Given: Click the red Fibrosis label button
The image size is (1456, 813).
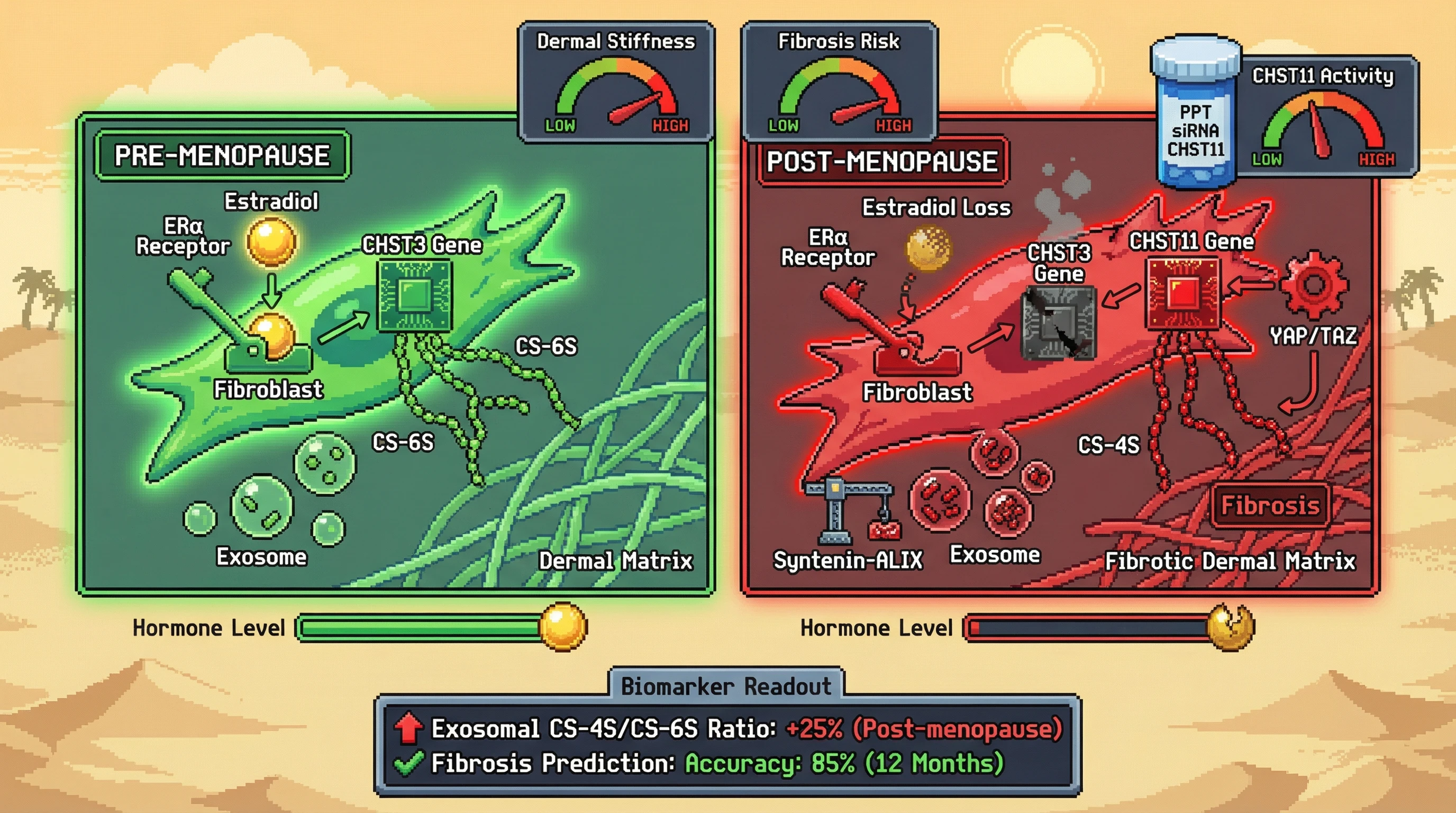Looking at the screenshot, I should (x=1270, y=505).
